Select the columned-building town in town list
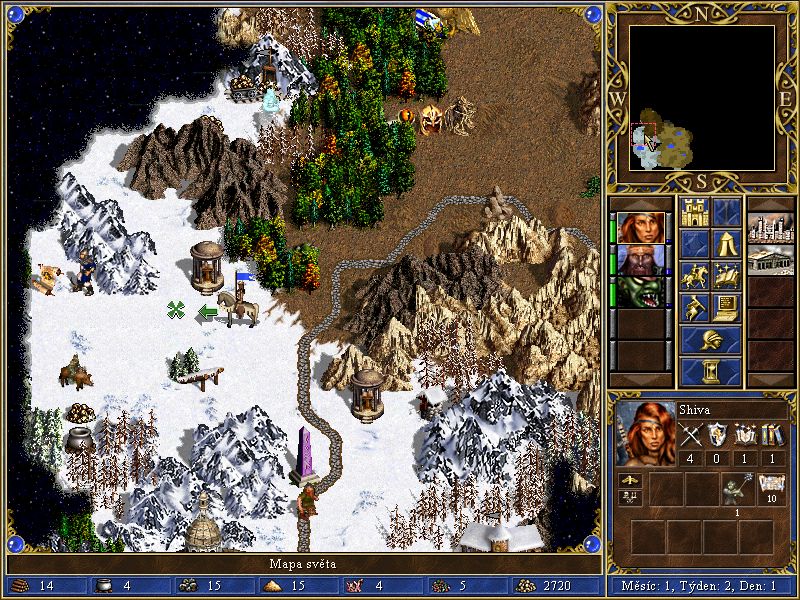 [770, 259]
